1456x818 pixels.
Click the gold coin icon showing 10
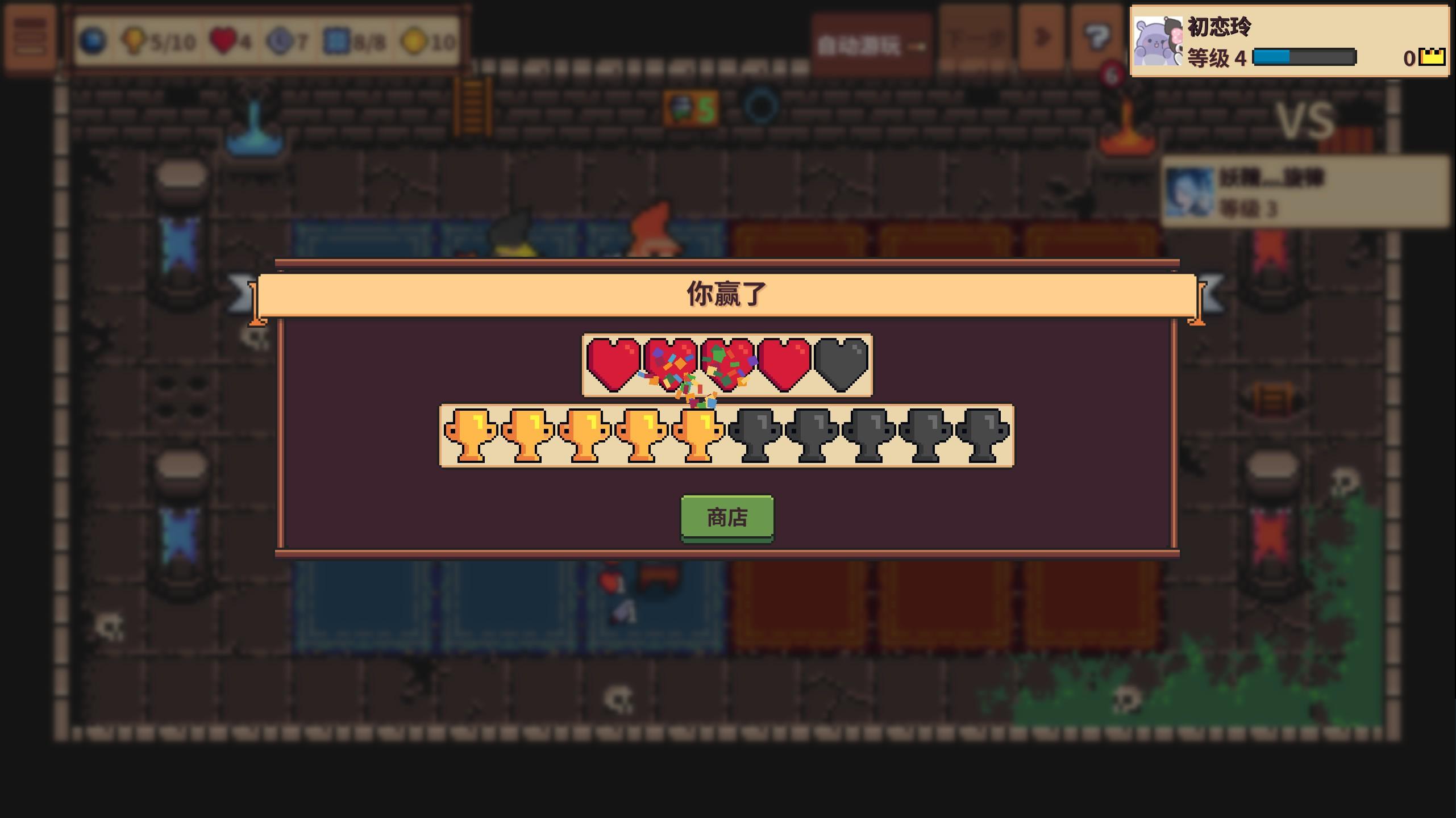pos(415,40)
